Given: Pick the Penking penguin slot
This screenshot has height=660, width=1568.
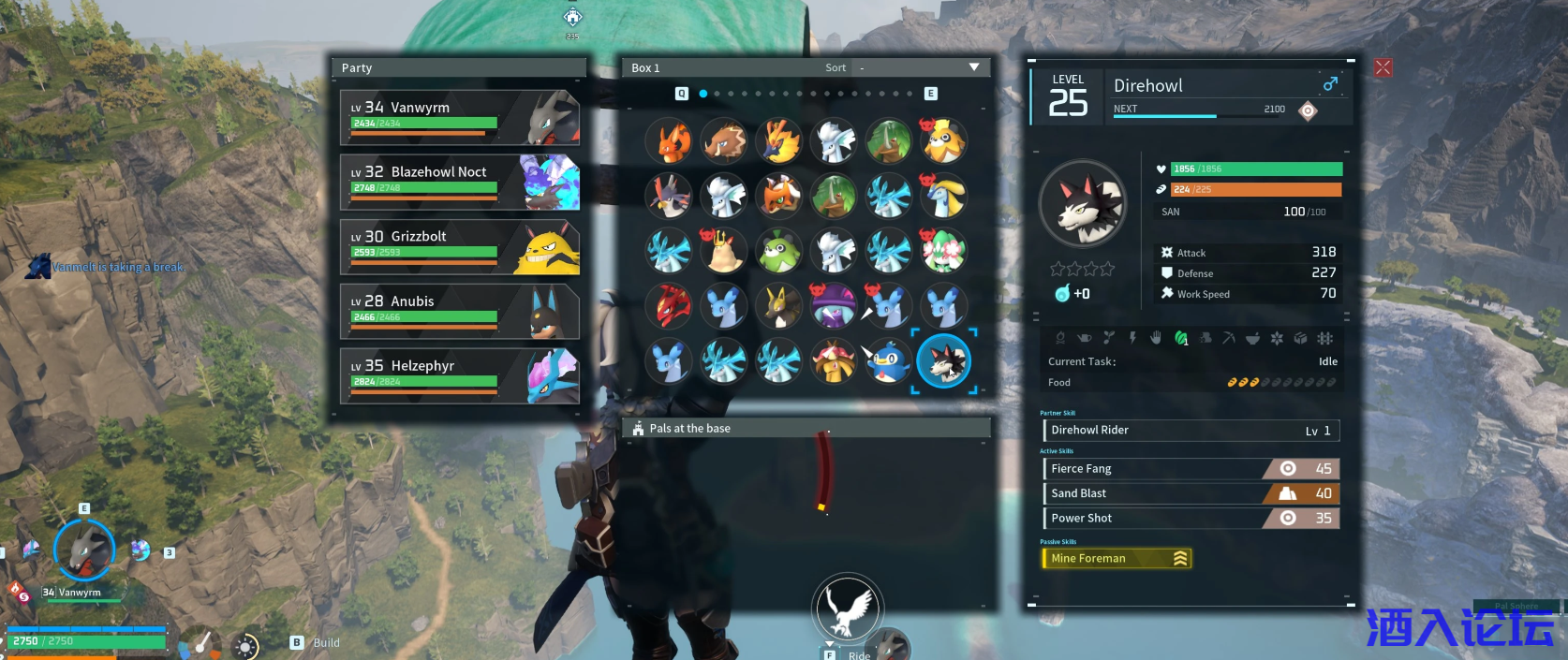Looking at the screenshot, I should click(x=889, y=361).
